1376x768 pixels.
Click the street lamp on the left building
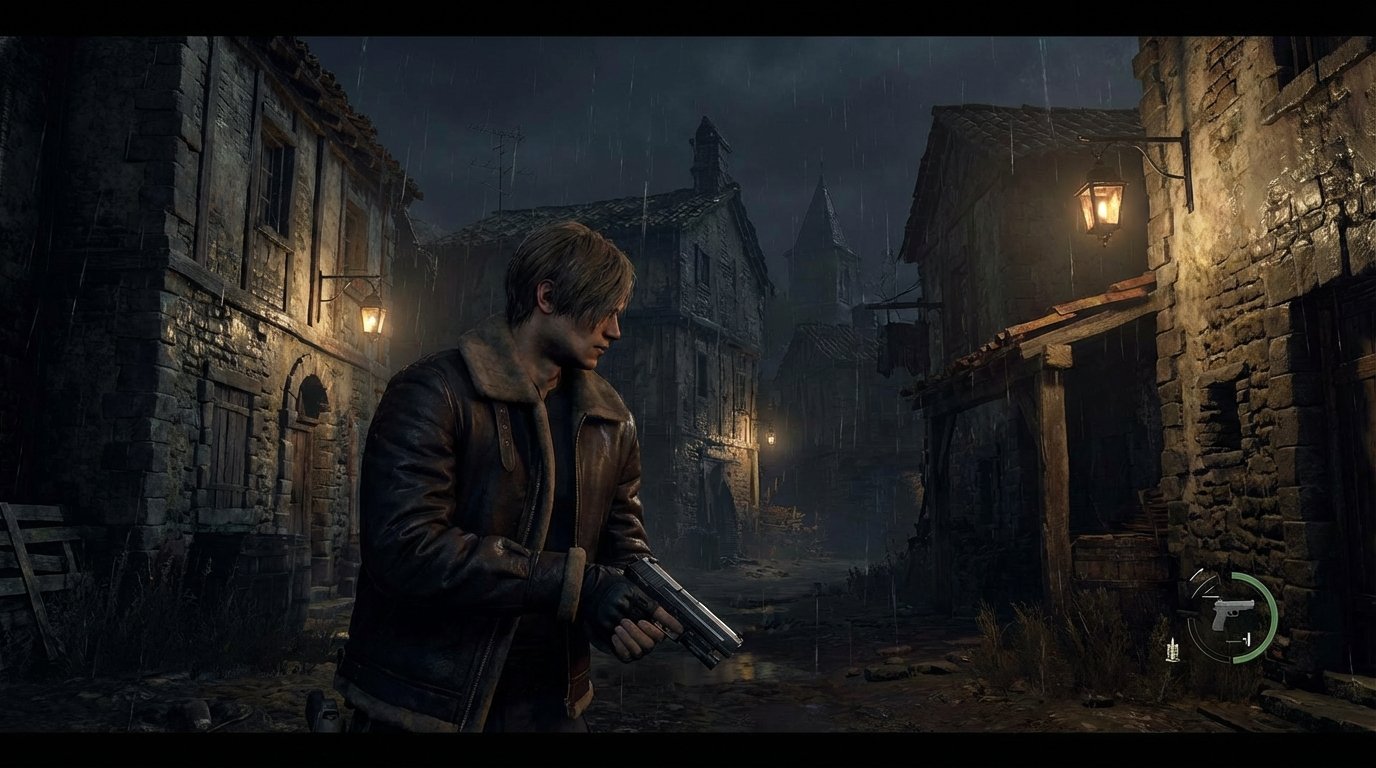[371, 317]
